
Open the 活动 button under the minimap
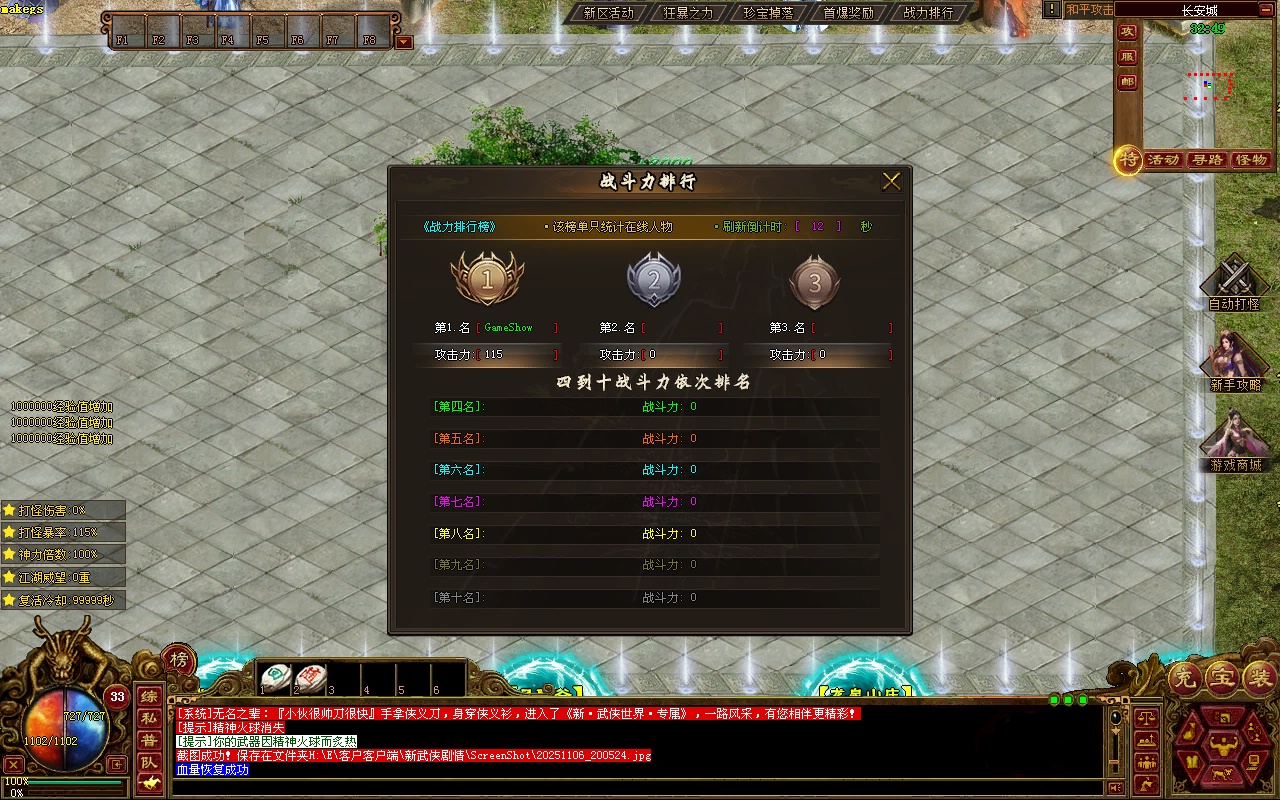click(1164, 160)
